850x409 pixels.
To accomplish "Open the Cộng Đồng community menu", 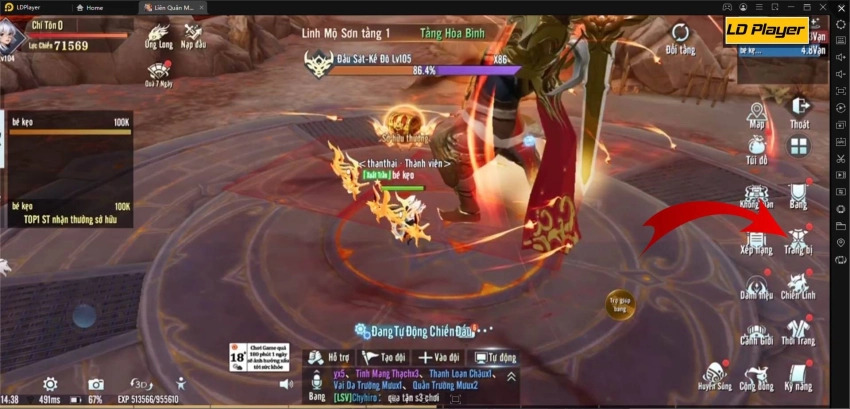I will click(x=757, y=374).
